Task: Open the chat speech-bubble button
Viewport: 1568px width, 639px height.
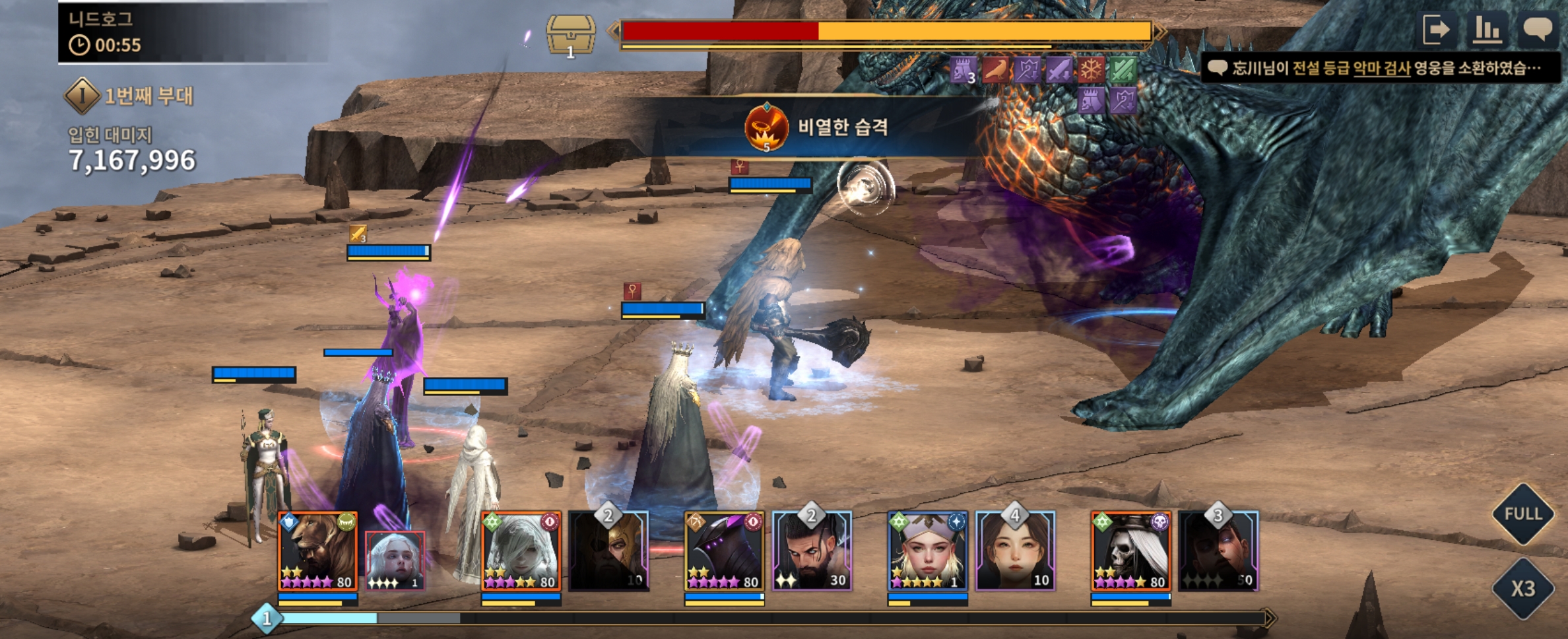Action: (x=1537, y=30)
